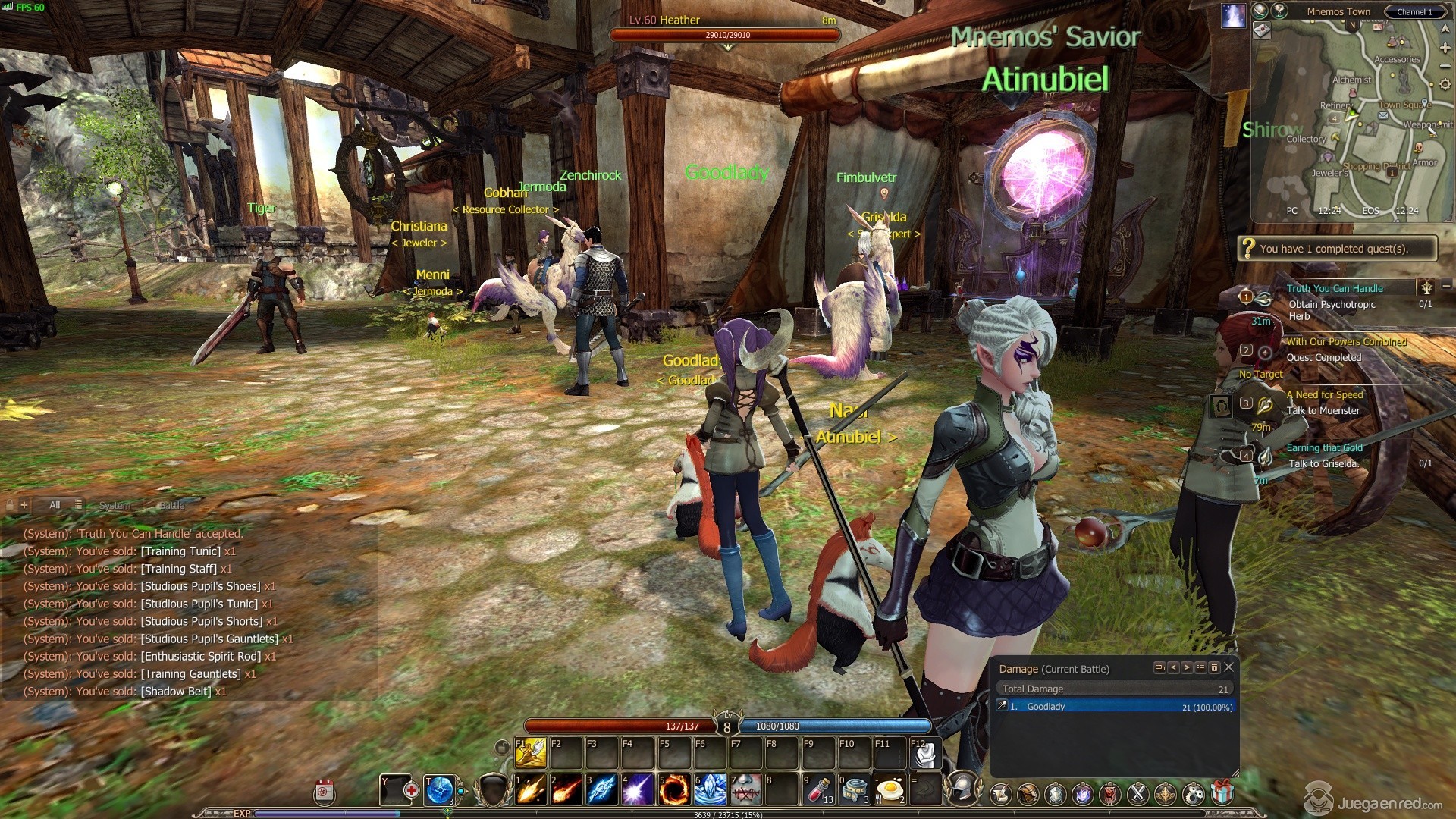1456x819 pixels.
Task: Switch to the System chat tab
Action: [x=115, y=505]
